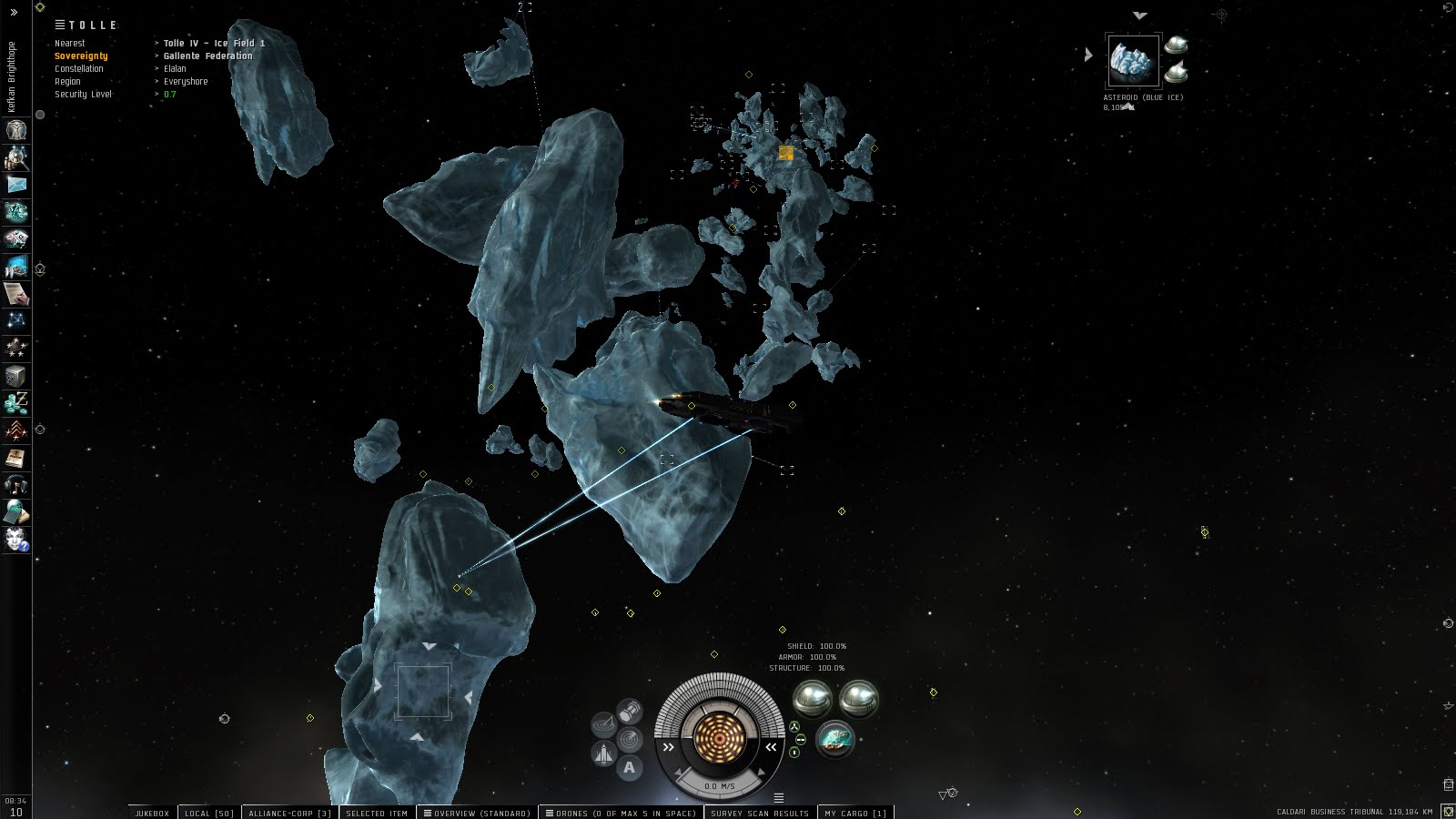This screenshot has width=1456, height=819.
Task: Select the locked Blue Ice asteroid target
Action: click(1133, 61)
